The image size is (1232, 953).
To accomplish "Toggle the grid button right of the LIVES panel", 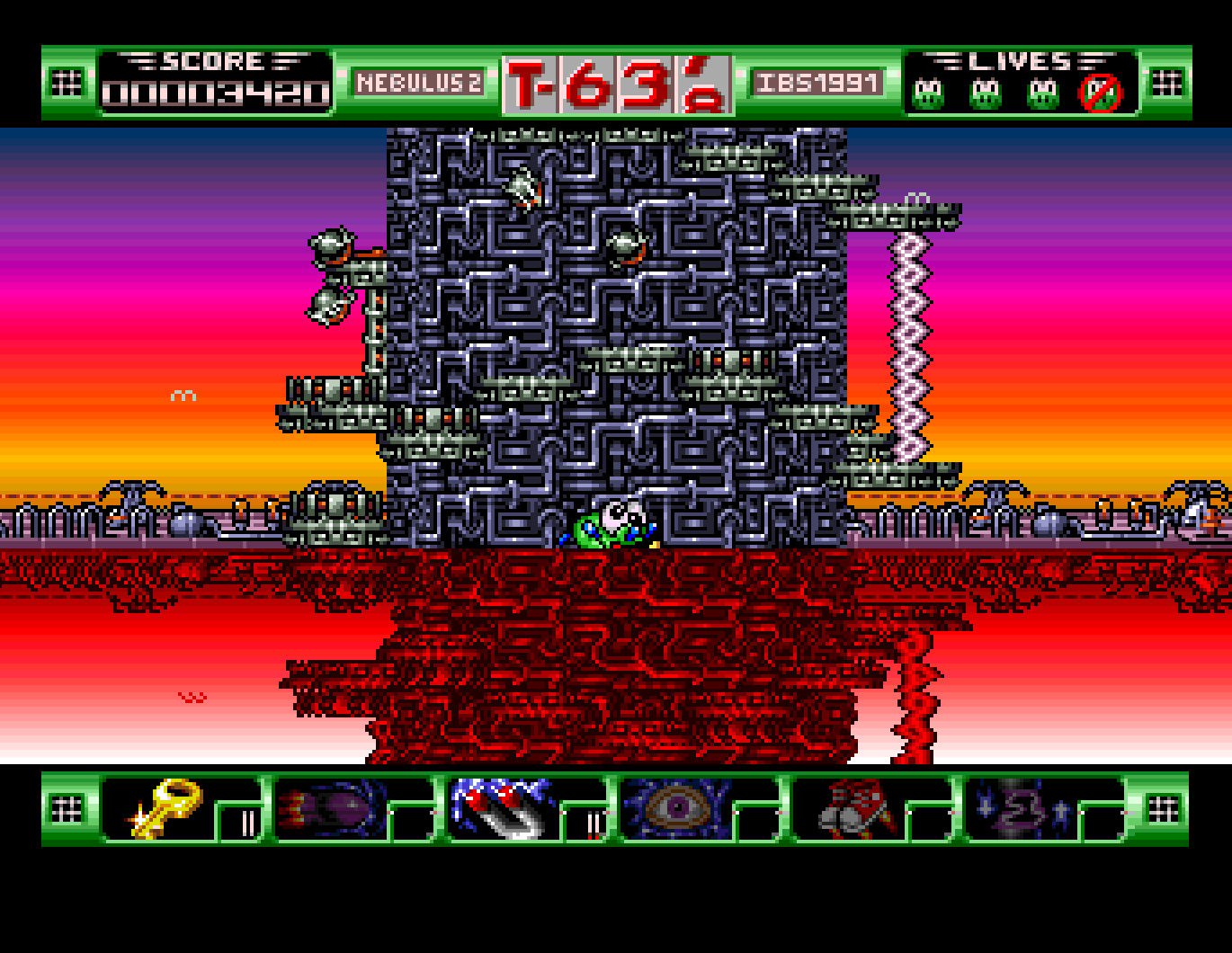I will (1165, 81).
